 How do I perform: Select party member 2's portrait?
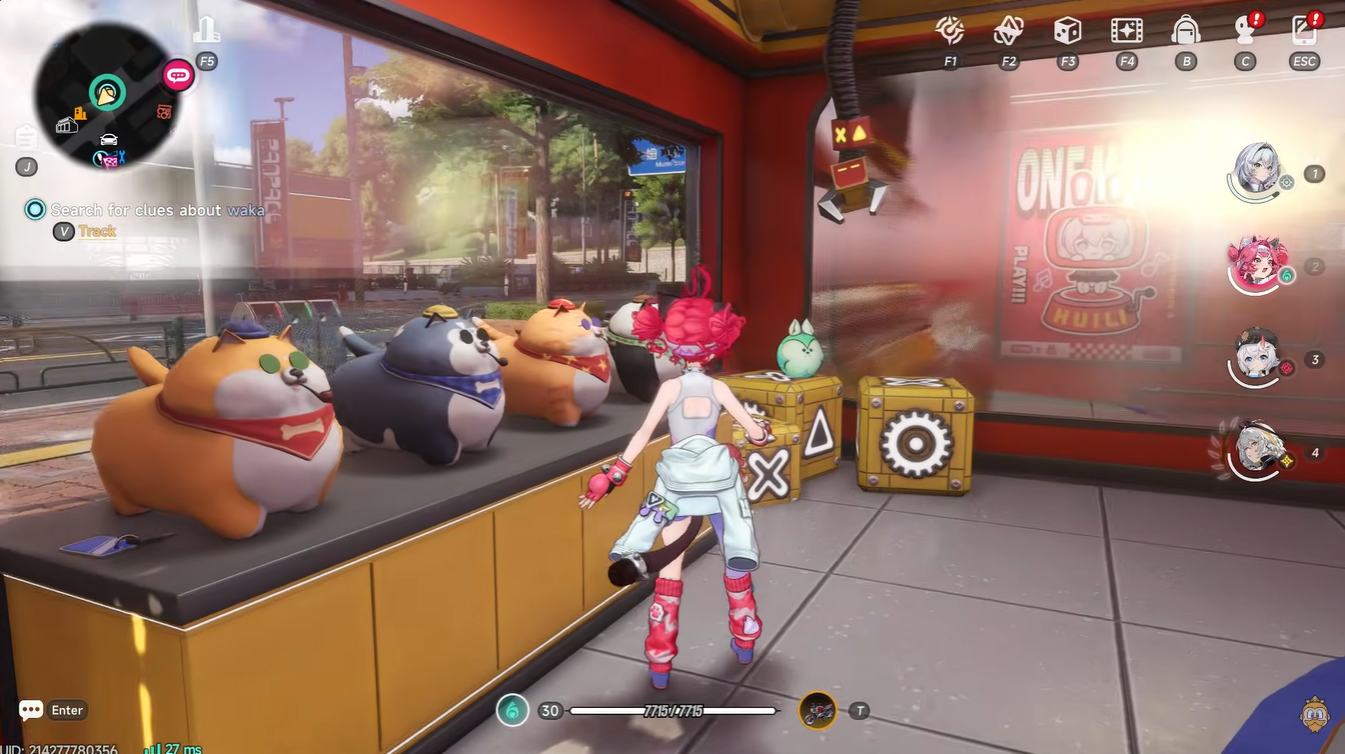(x=1257, y=265)
